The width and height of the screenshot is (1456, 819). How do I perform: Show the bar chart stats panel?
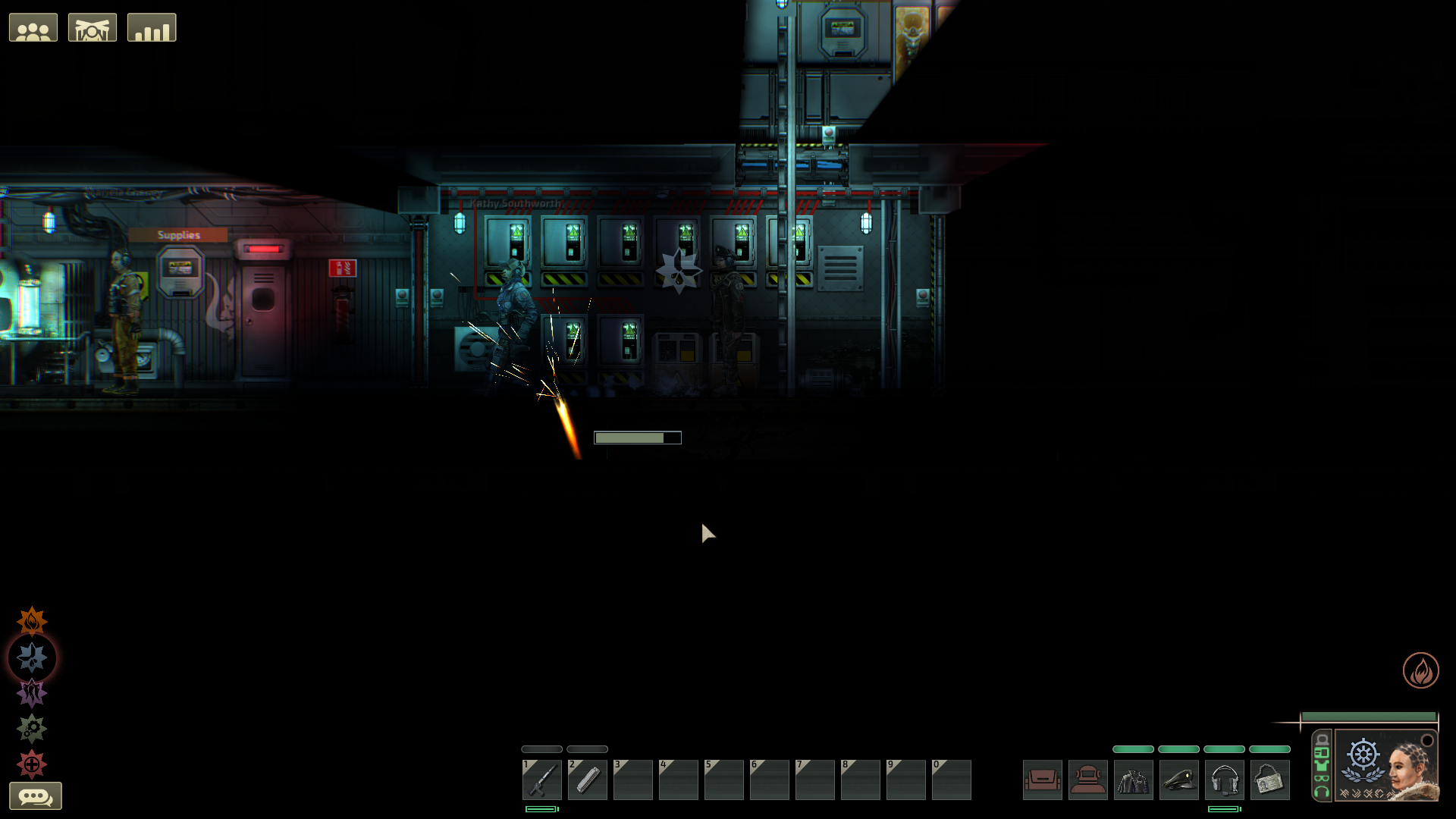click(152, 28)
